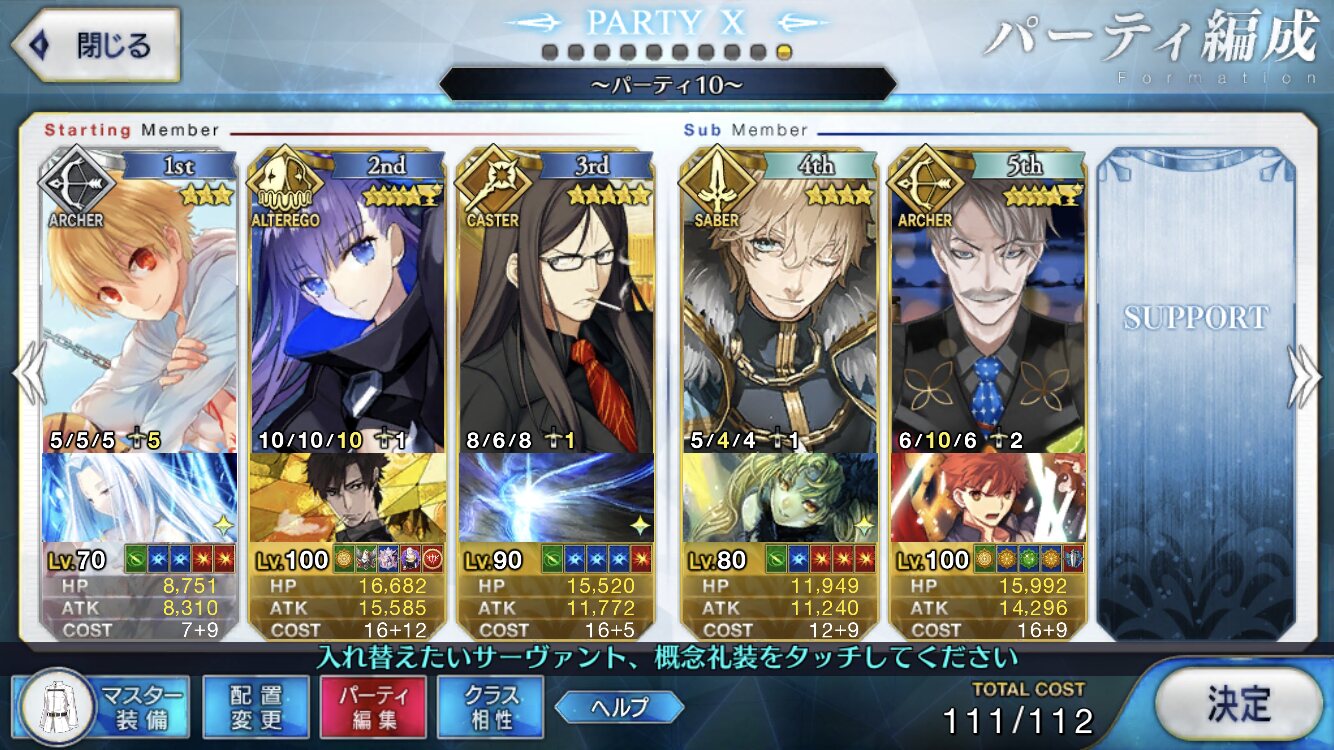Change the Alterego's Craft Essence
Image resolution: width=1334 pixels, height=750 pixels.
[348, 497]
